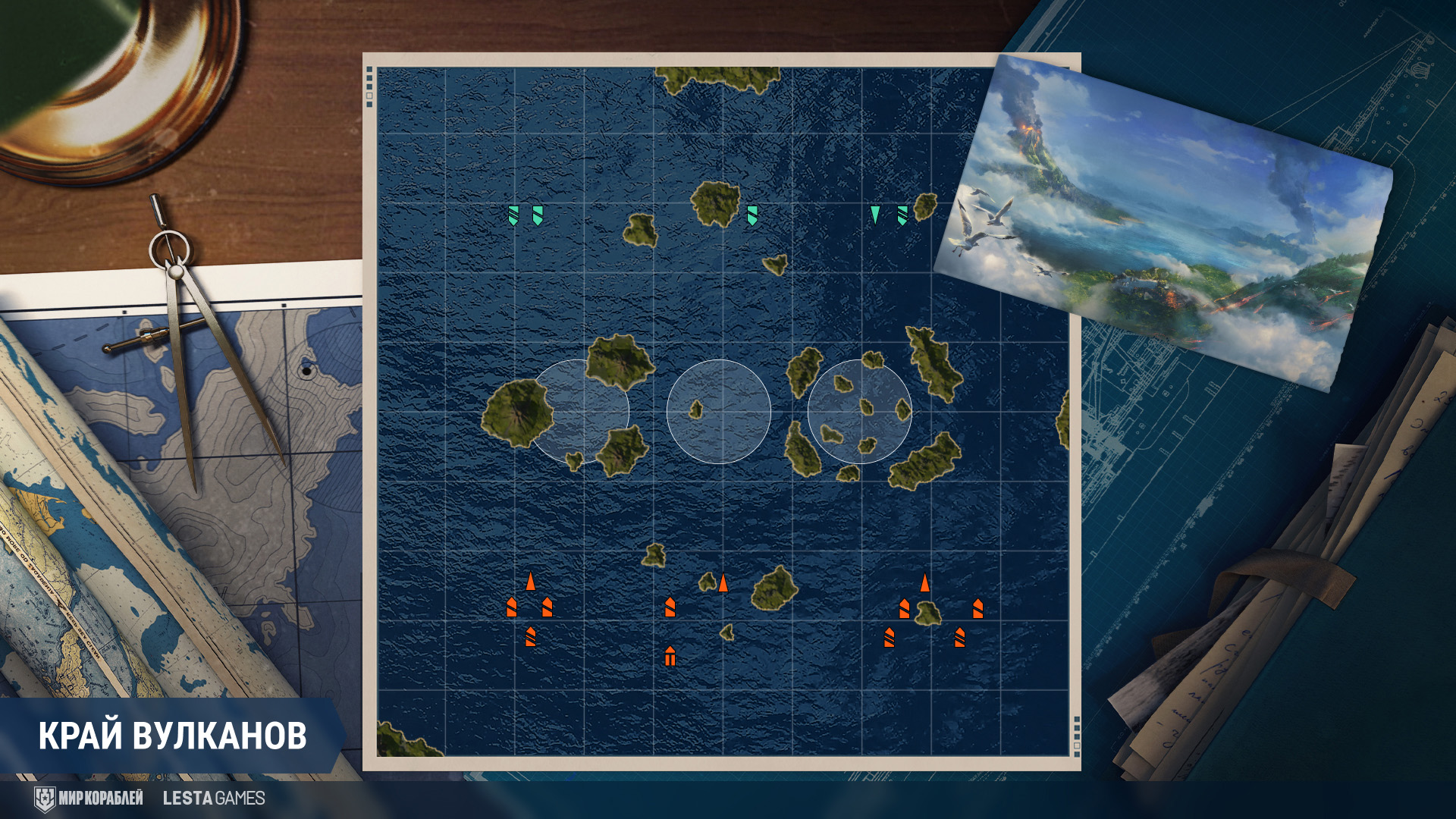Screen dimensions: 1456x819
Task: Click the LESTA GAMES logo
Action: click(214, 798)
